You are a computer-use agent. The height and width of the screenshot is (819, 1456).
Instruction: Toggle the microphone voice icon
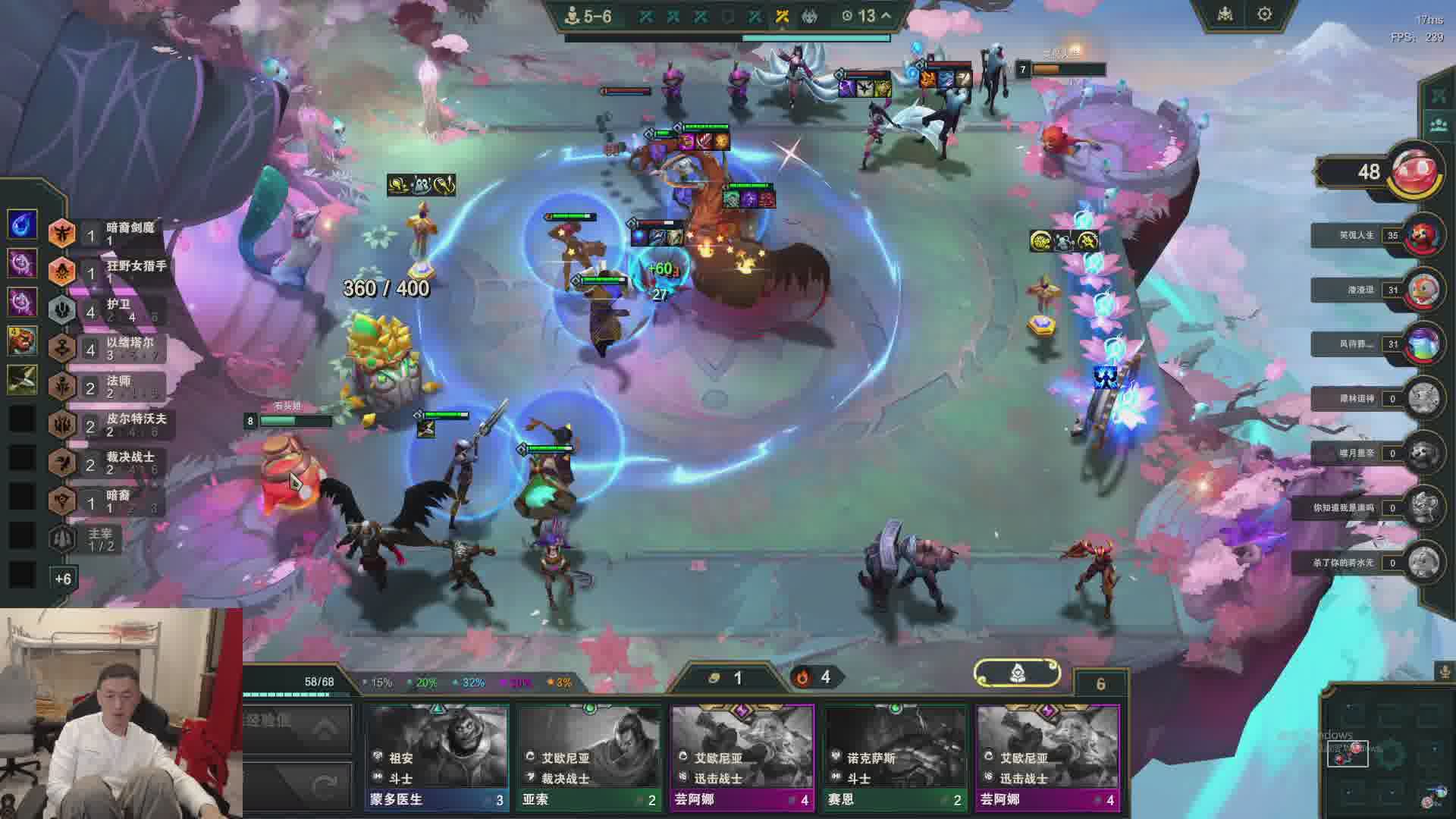tap(1444, 672)
